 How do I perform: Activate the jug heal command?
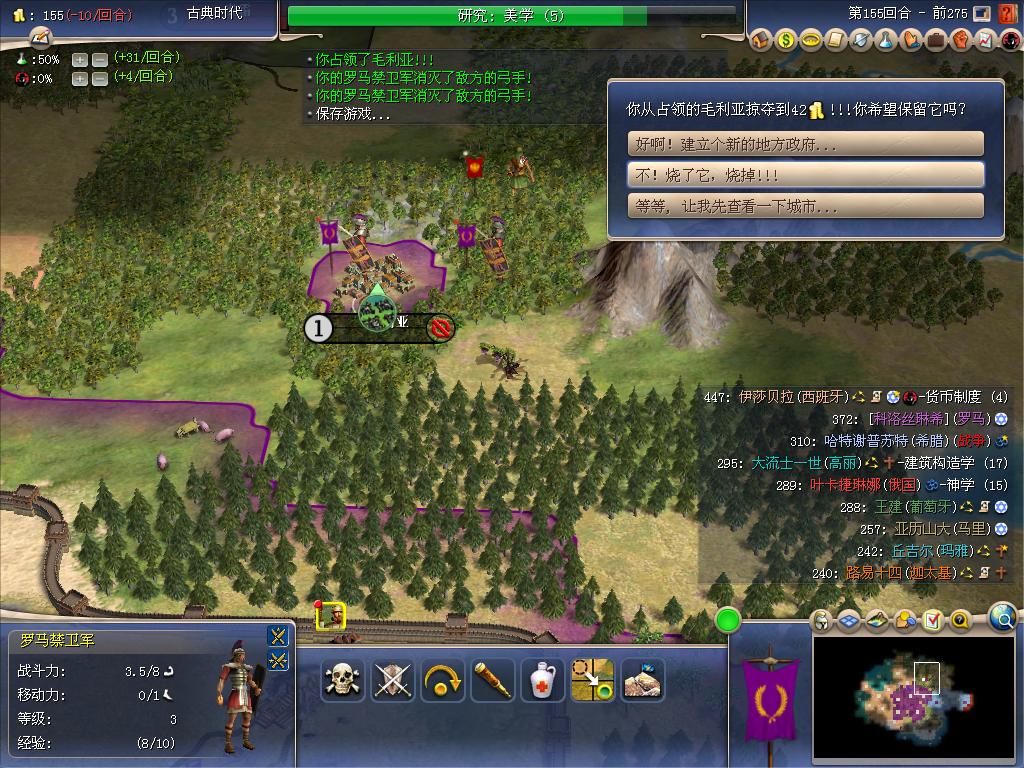543,680
